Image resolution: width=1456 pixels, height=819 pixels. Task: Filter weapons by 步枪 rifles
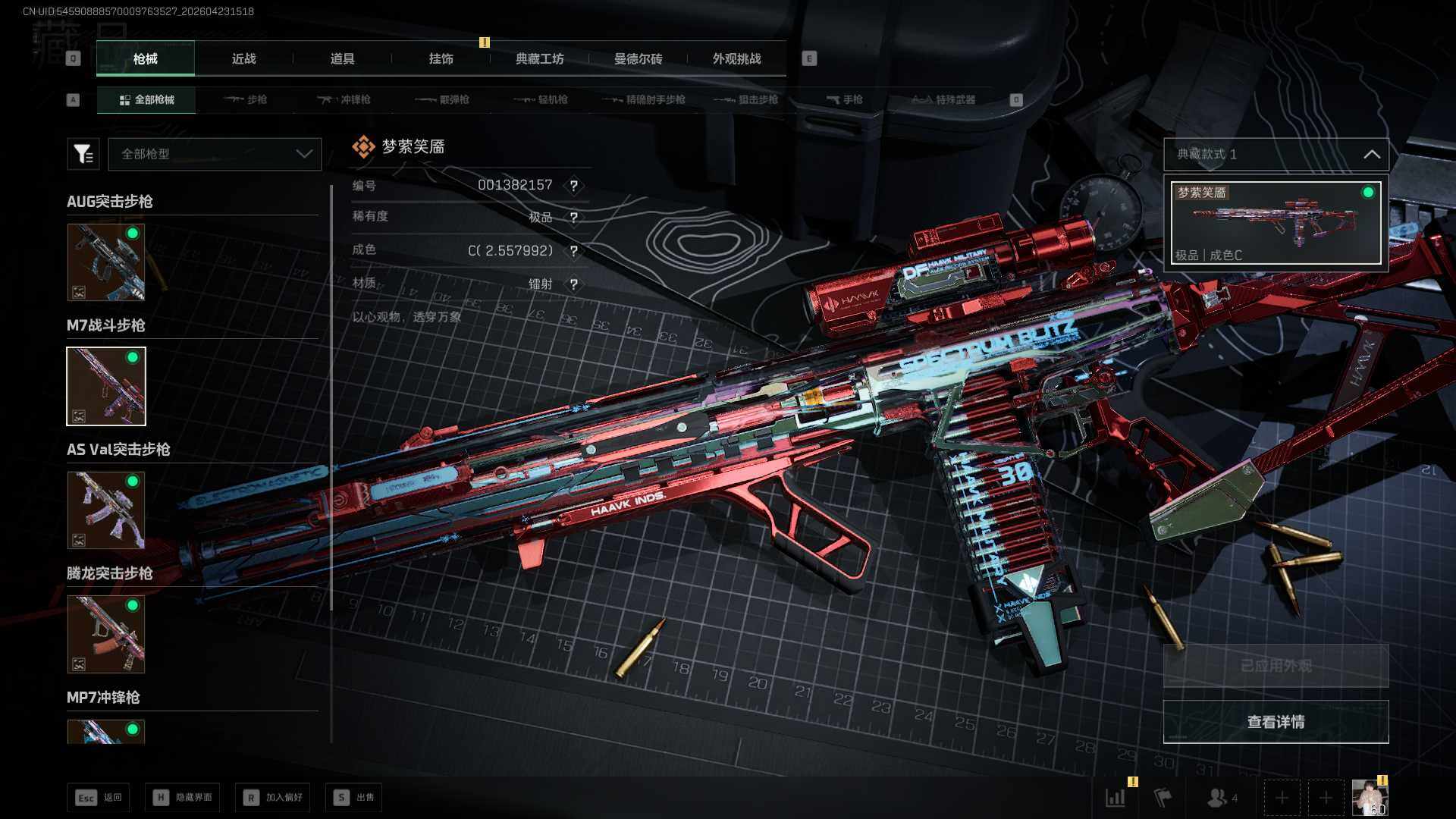[246, 100]
